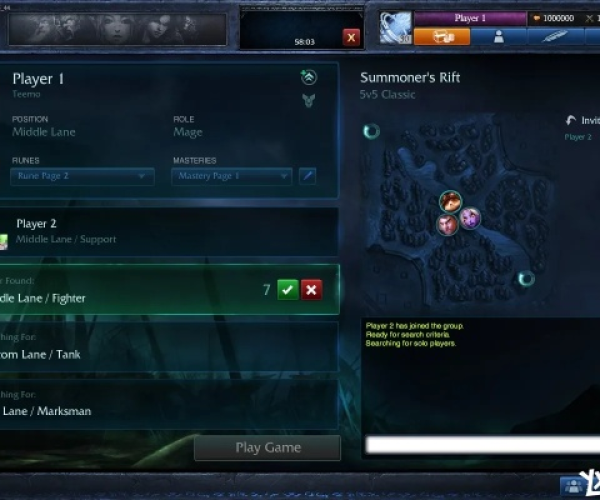Select the Player 2 Middle Lane Support row
This screenshot has height=500, width=600.
point(170,231)
